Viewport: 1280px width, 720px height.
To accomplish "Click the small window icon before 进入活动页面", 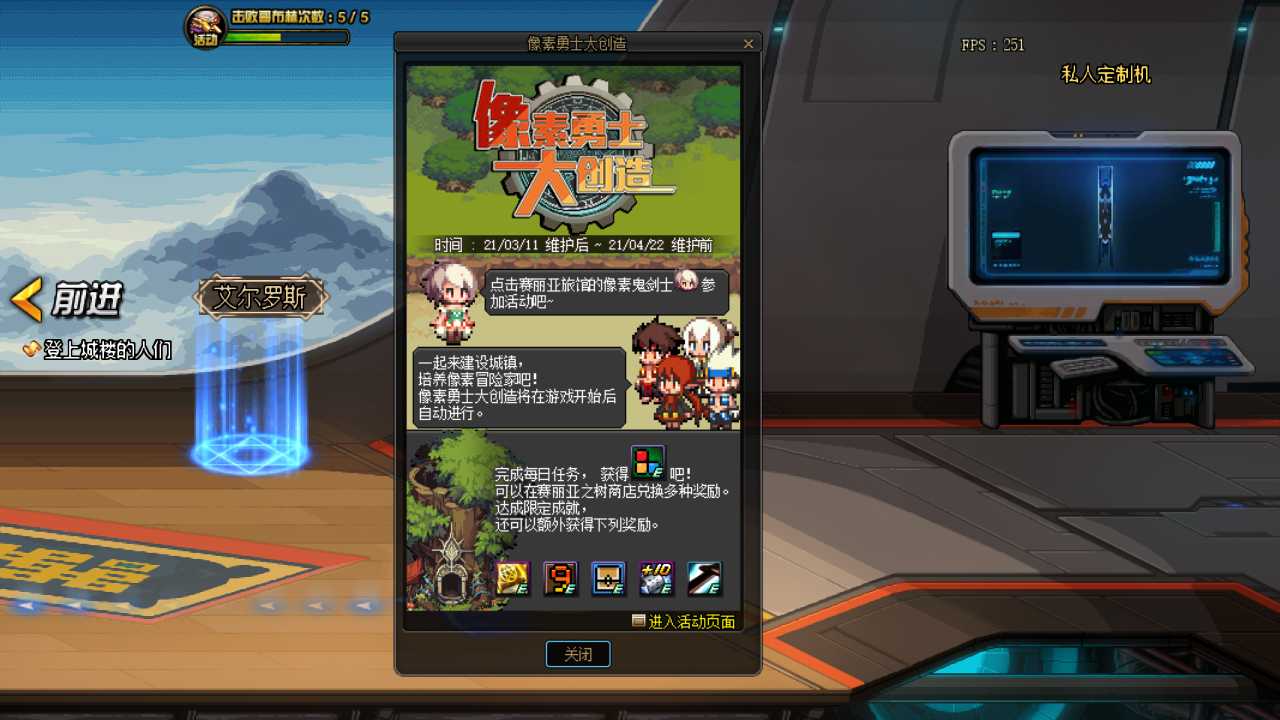I will click(637, 621).
